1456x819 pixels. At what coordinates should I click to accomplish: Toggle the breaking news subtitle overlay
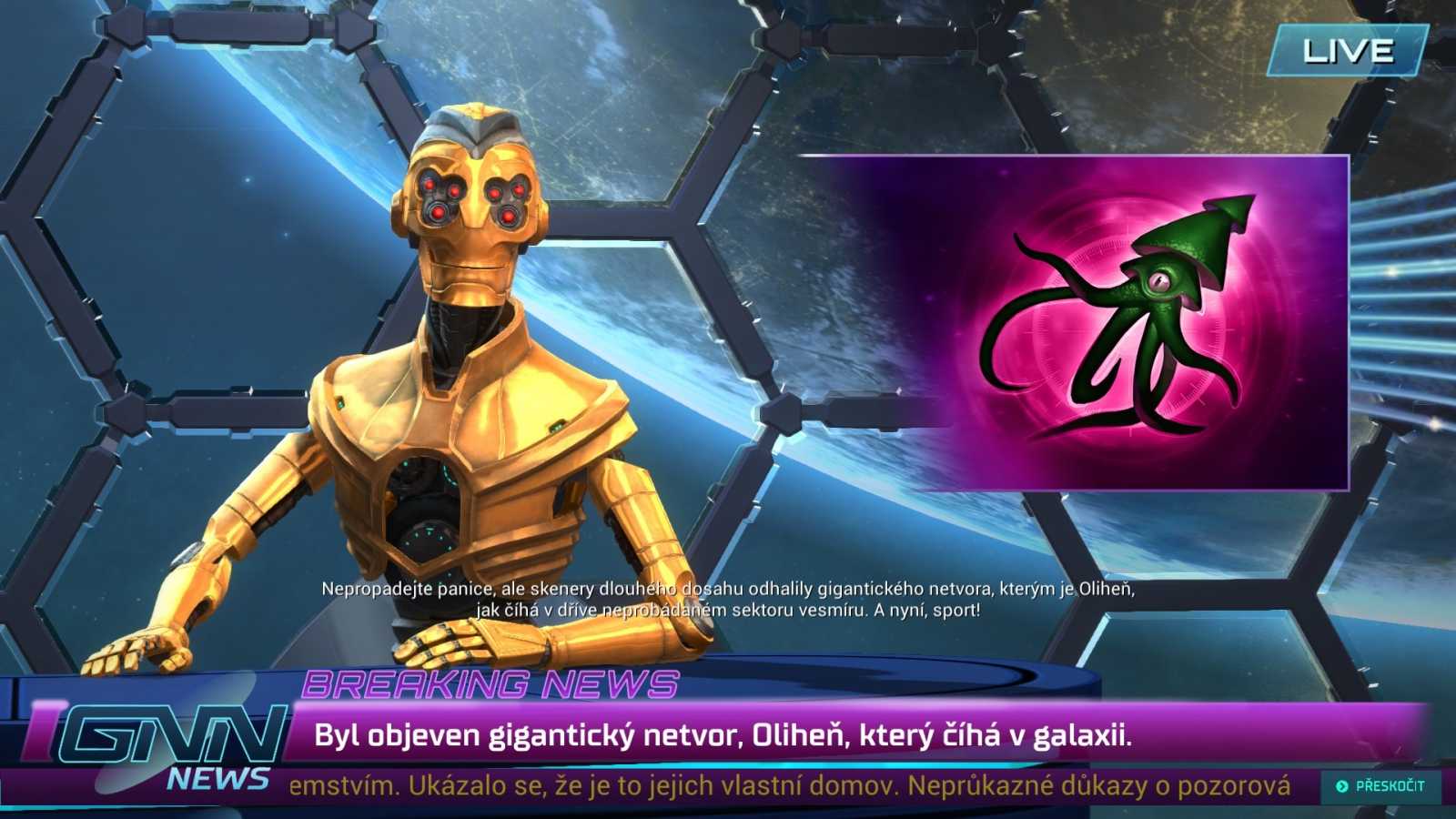pyautogui.click(x=728, y=601)
